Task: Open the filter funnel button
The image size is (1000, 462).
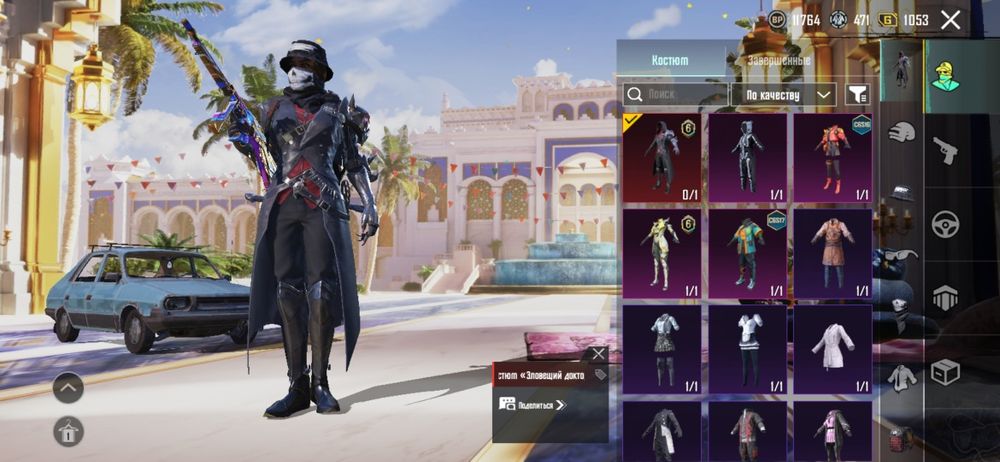Action: [x=857, y=94]
